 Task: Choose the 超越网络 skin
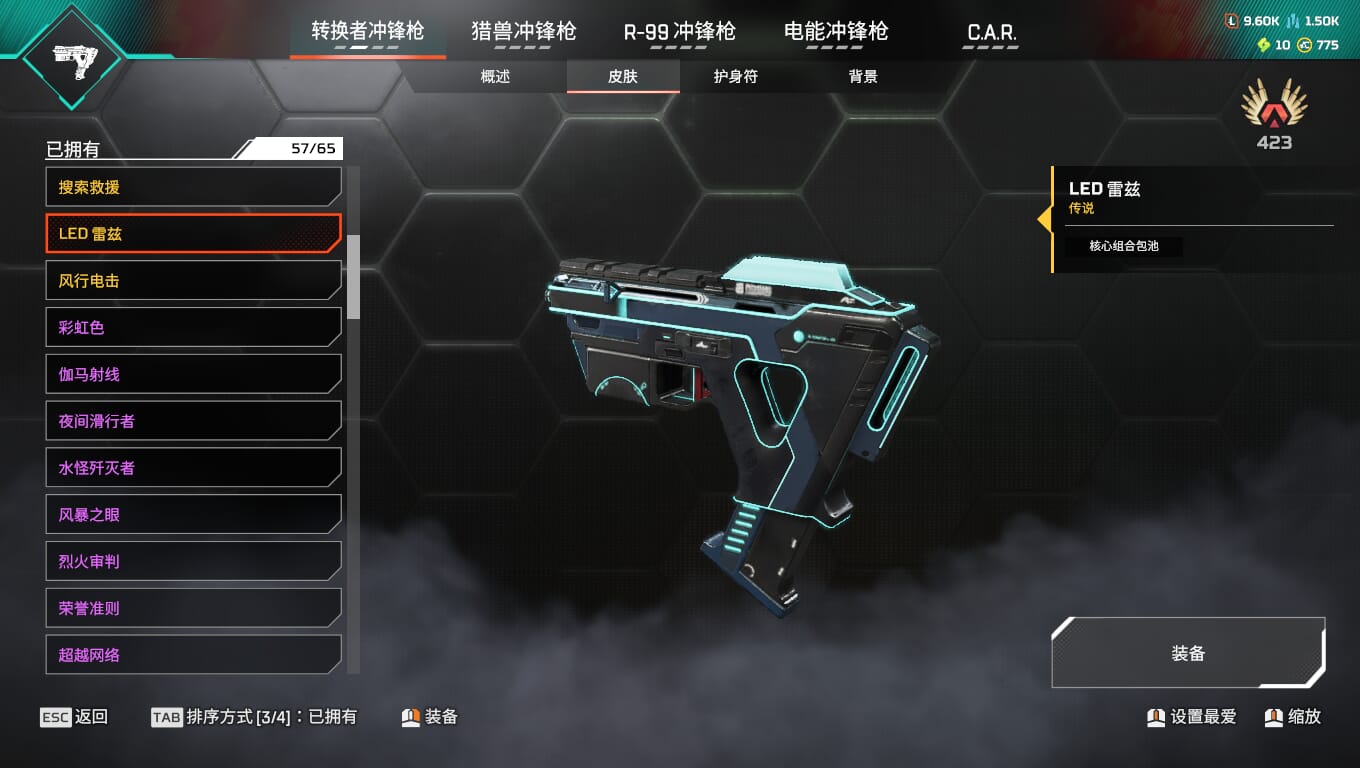click(193, 655)
